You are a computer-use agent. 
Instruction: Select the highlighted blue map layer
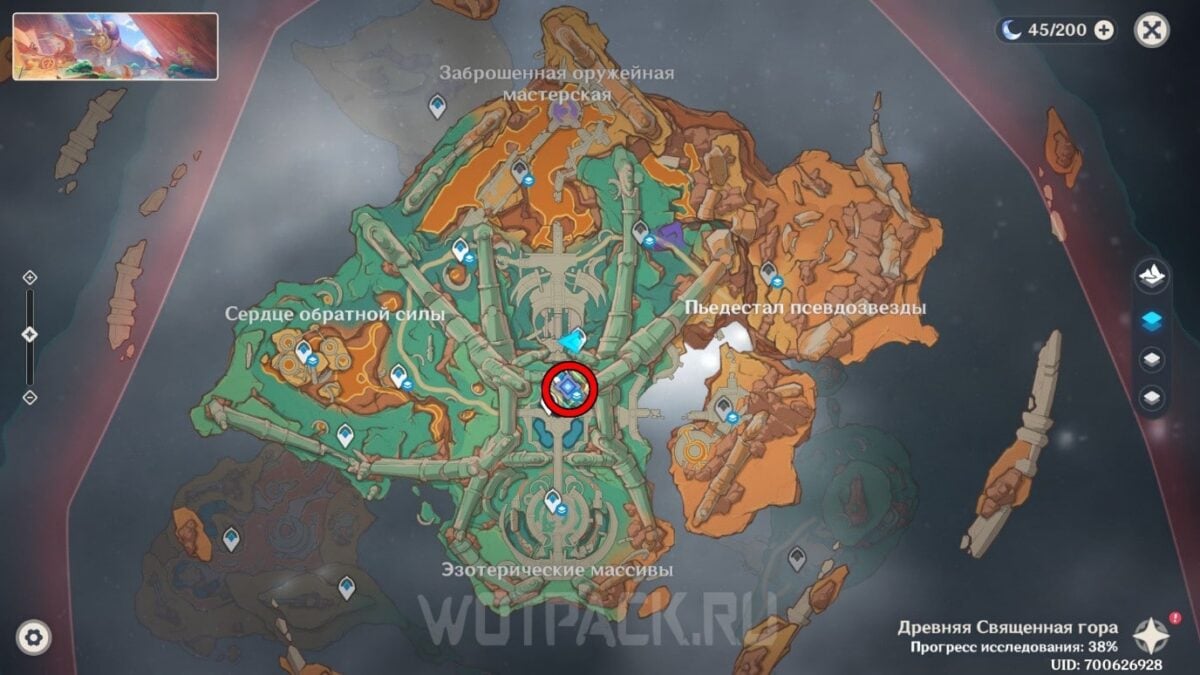(1151, 320)
